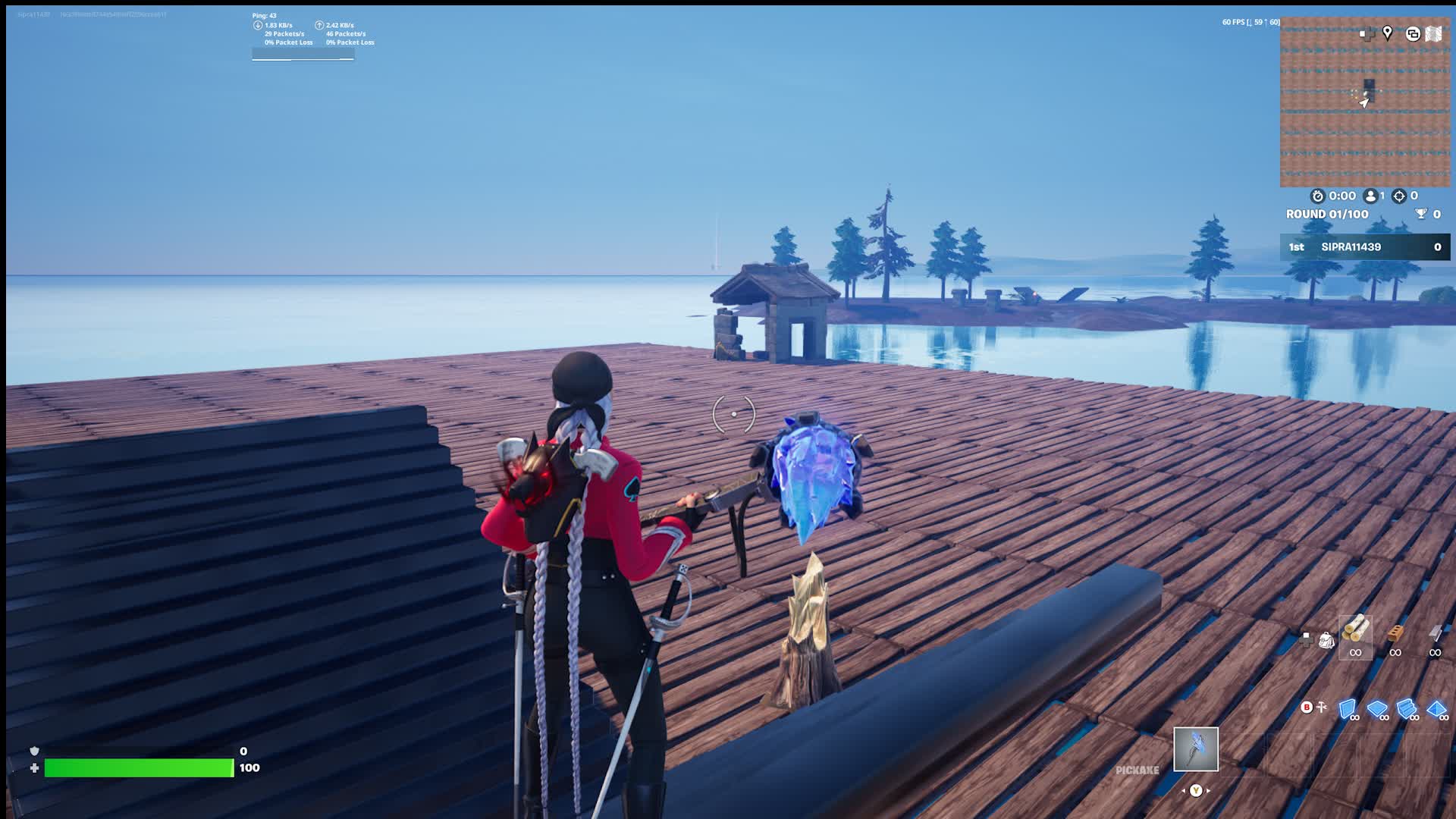Open the folded map icon on minimap
This screenshot has height=819, width=1456.
1433,33
